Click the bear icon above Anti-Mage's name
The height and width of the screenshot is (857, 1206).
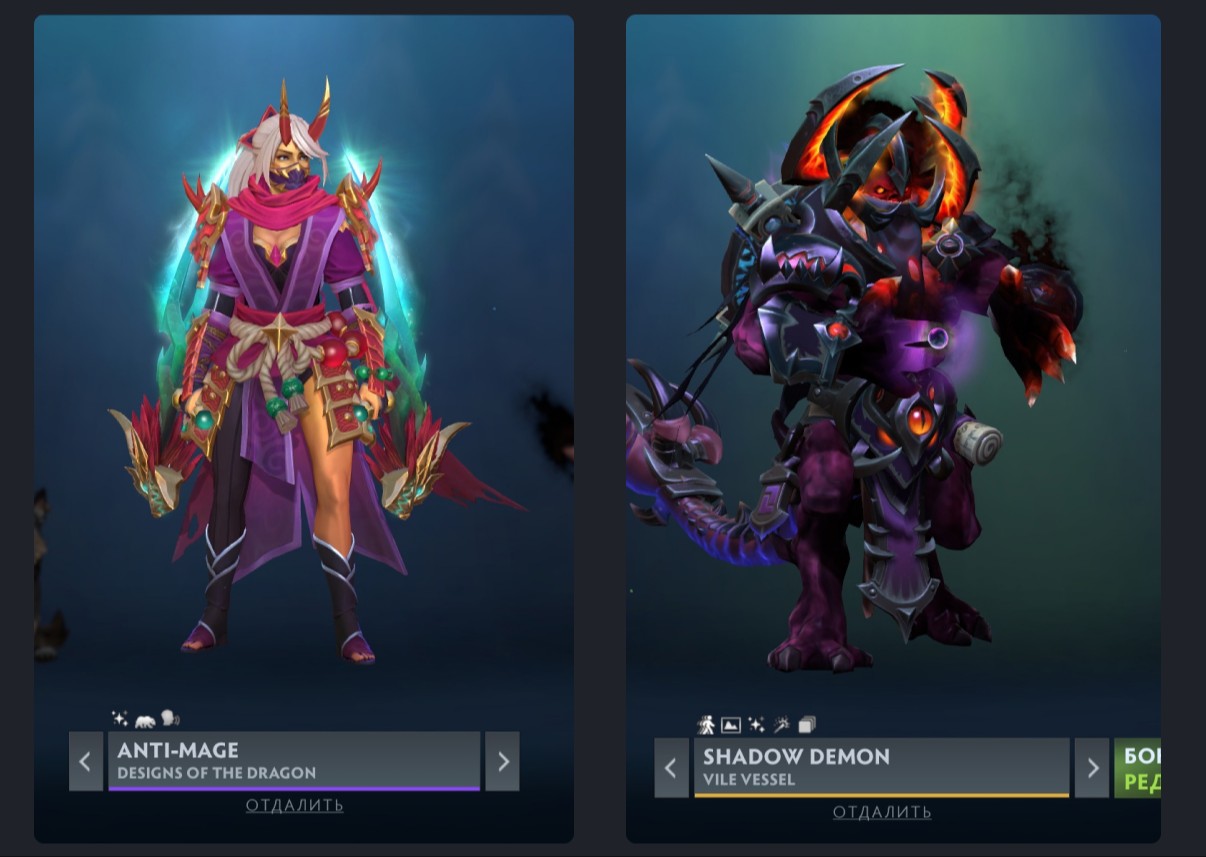(145, 718)
